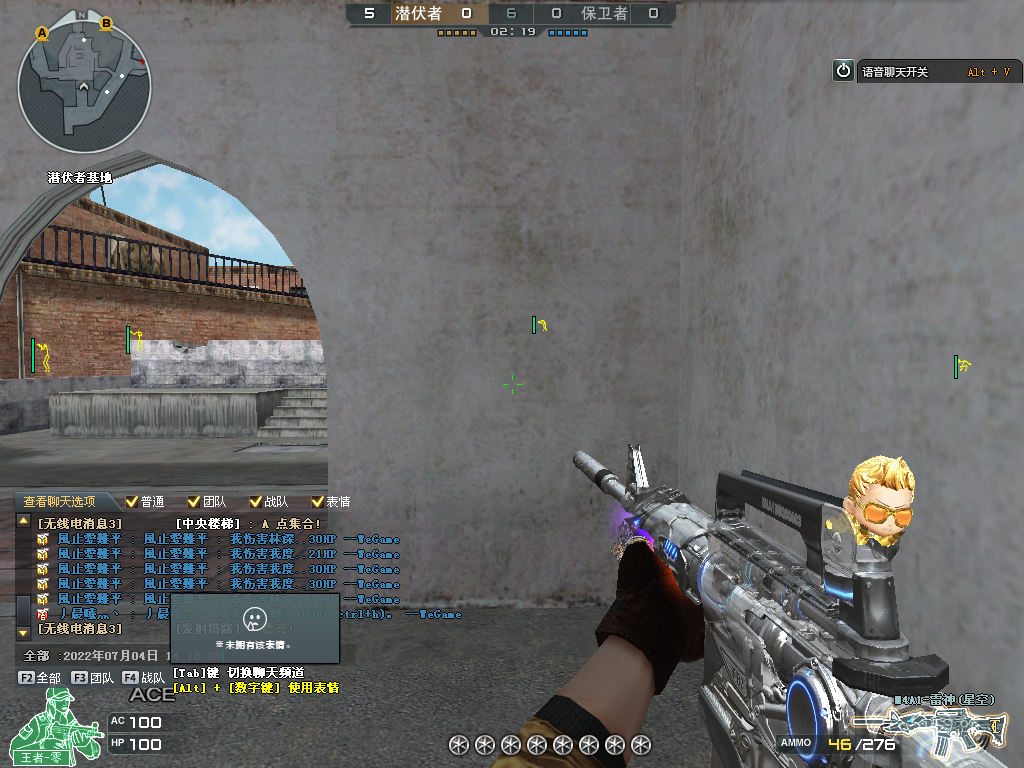
Task: Click the chat log scroll-up arrow
Action: (23, 522)
